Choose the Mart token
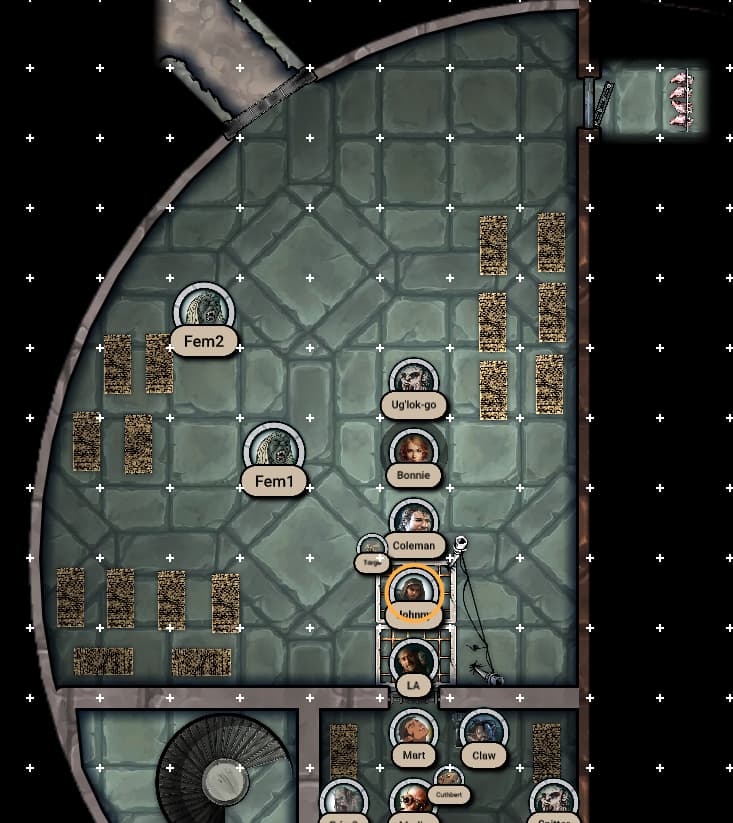 click(413, 732)
